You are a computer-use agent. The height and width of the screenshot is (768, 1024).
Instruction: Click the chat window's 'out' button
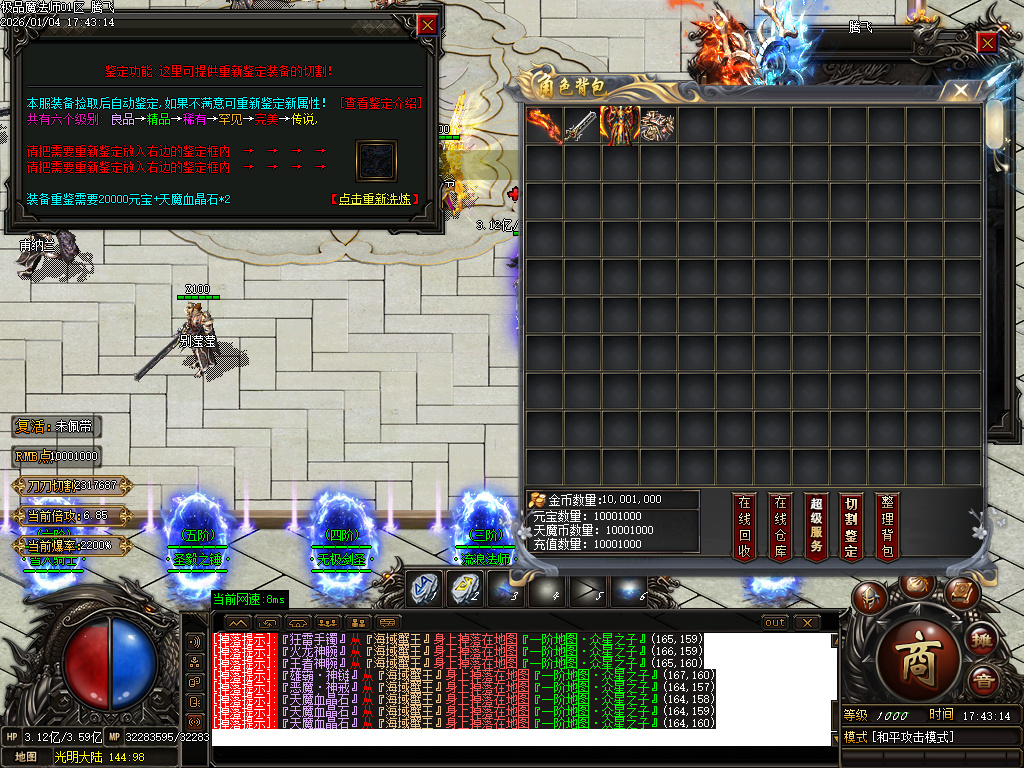[x=775, y=623]
